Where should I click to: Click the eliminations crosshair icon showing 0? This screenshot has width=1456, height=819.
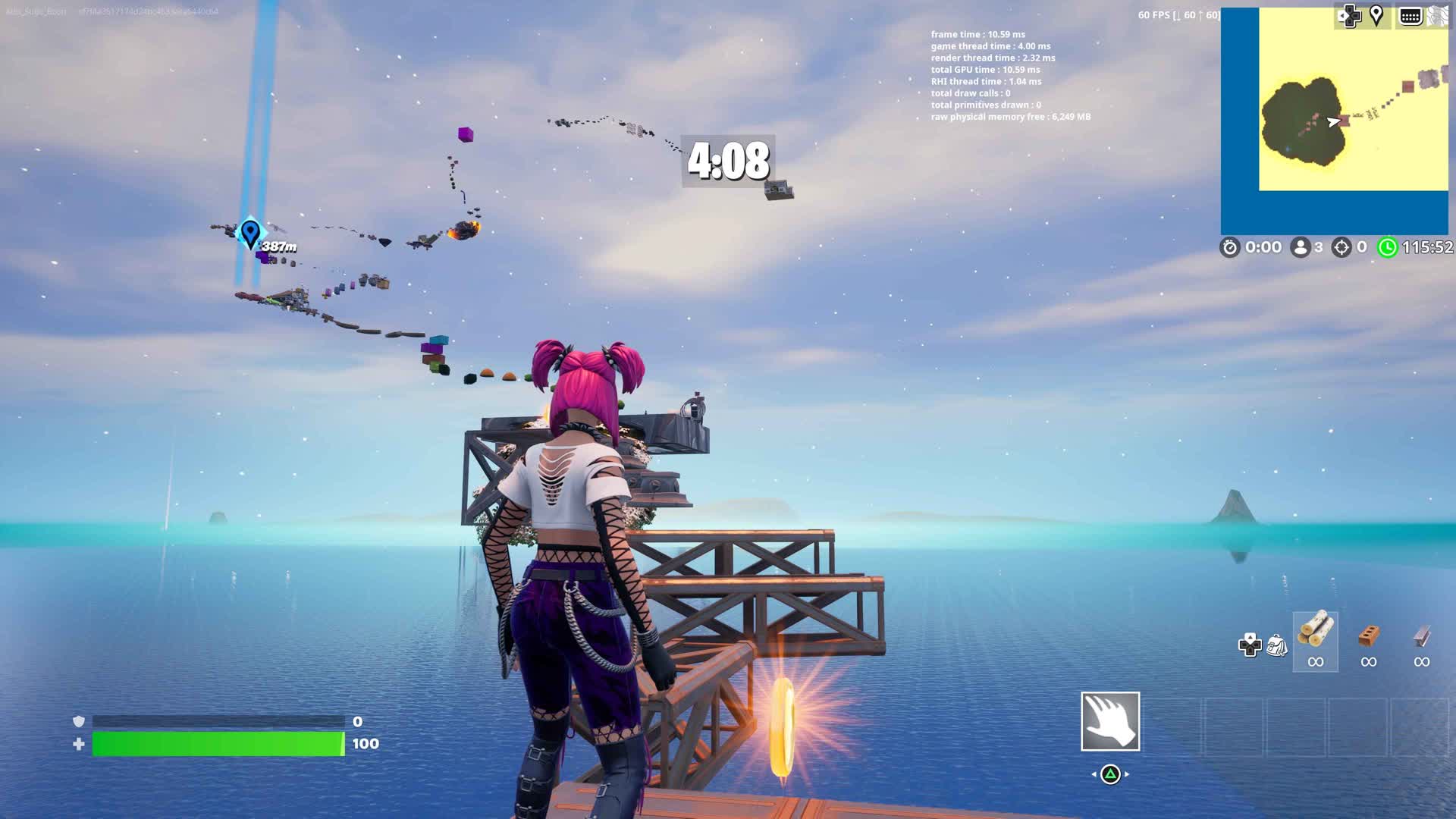pos(1342,246)
